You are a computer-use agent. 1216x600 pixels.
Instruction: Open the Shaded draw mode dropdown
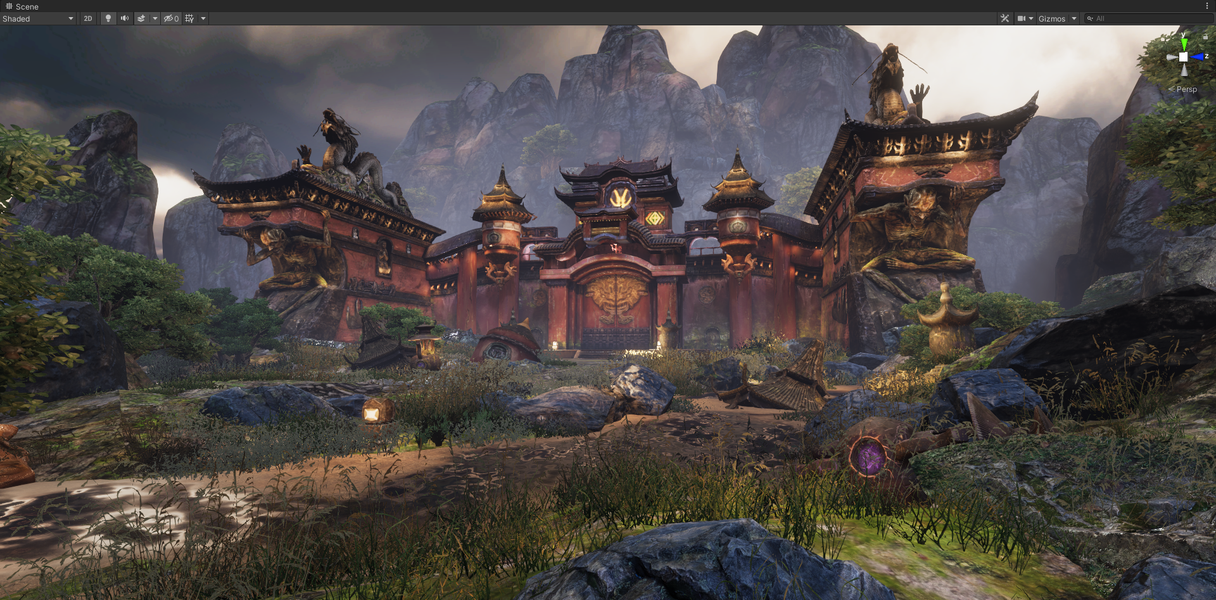(x=38, y=19)
